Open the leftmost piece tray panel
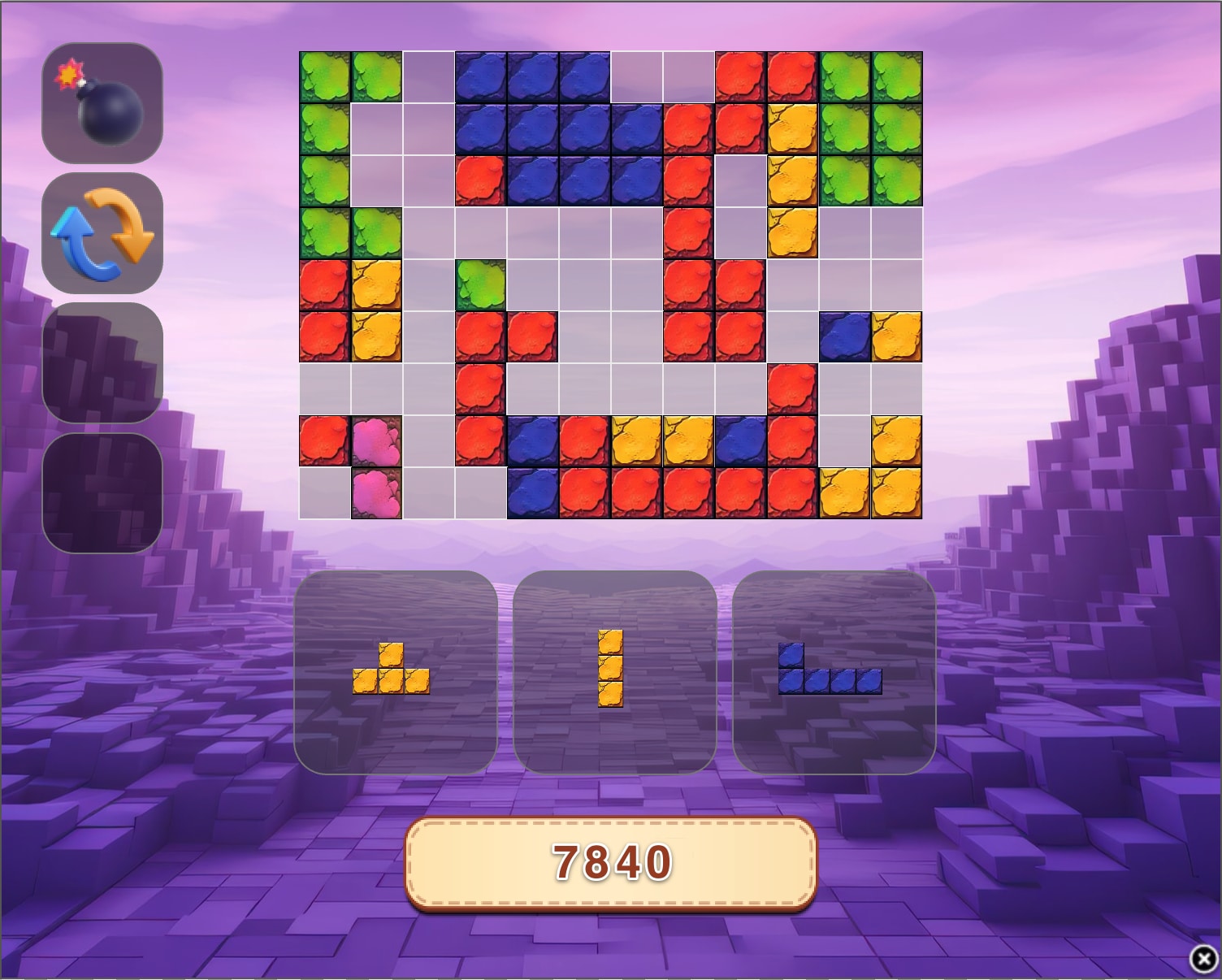The width and height of the screenshot is (1222, 980). click(398, 670)
